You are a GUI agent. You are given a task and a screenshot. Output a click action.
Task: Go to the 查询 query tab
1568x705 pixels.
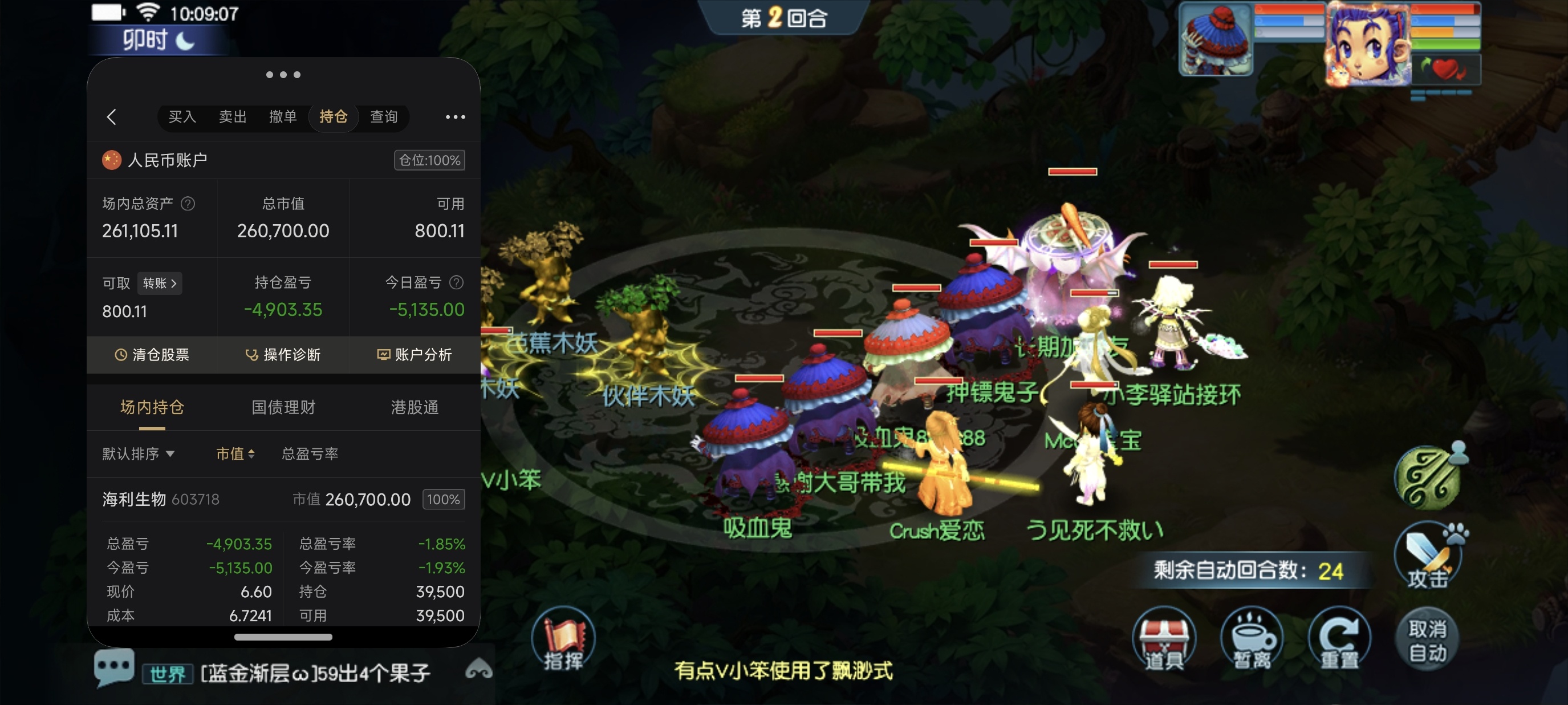point(384,116)
